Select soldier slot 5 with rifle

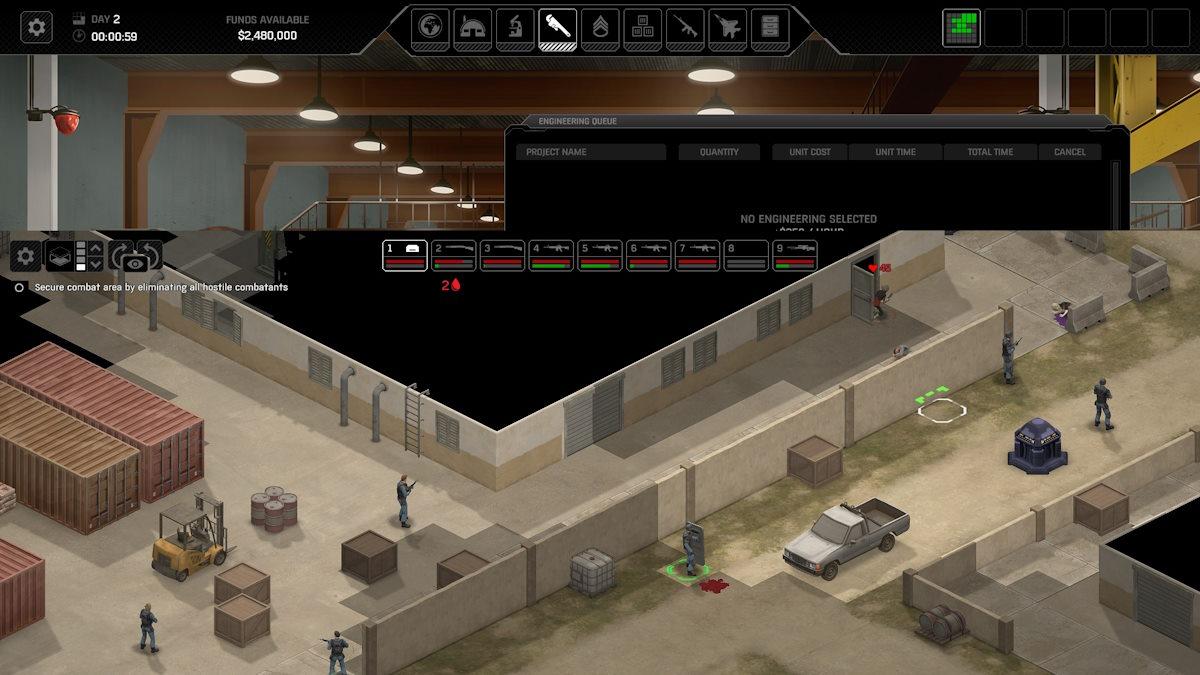(600, 255)
